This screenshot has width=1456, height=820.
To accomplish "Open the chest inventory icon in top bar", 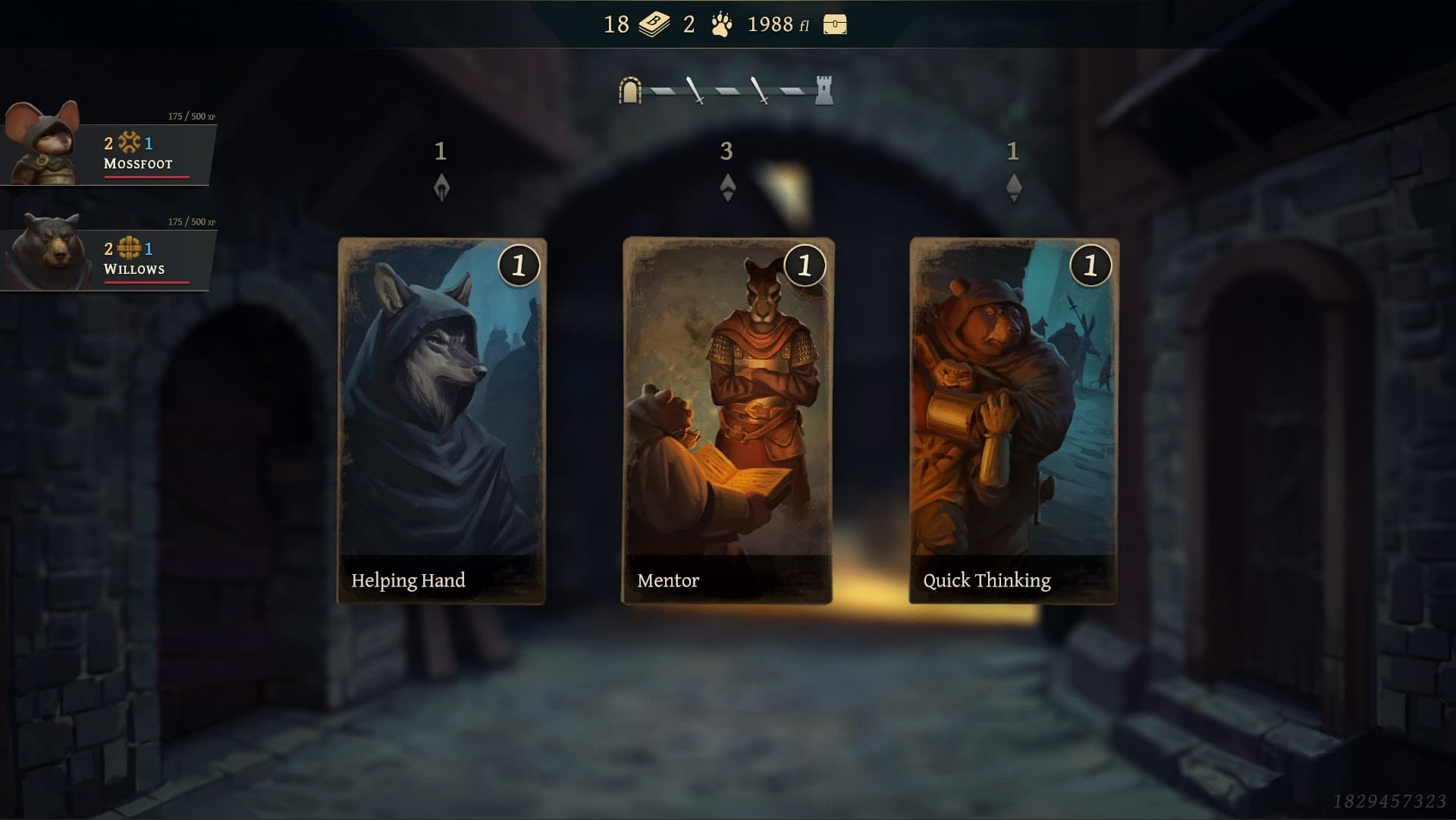I will (836, 25).
